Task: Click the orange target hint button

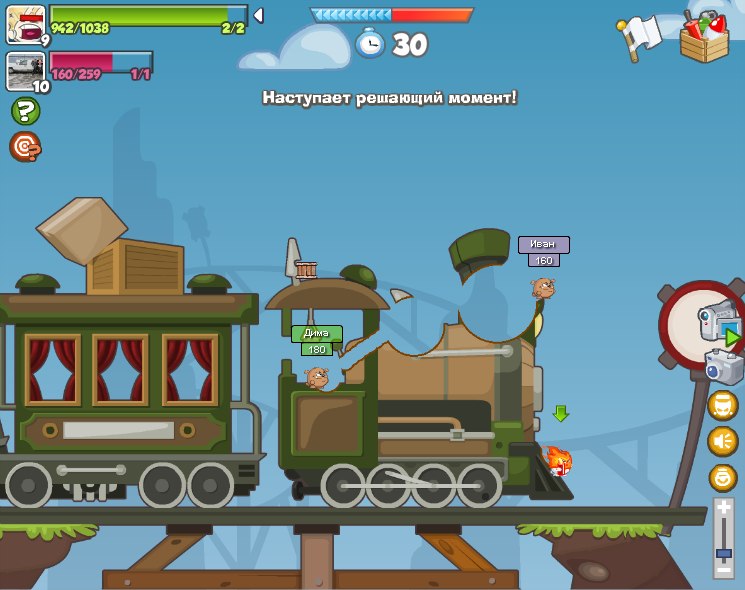Action: [x=25, y=147]
